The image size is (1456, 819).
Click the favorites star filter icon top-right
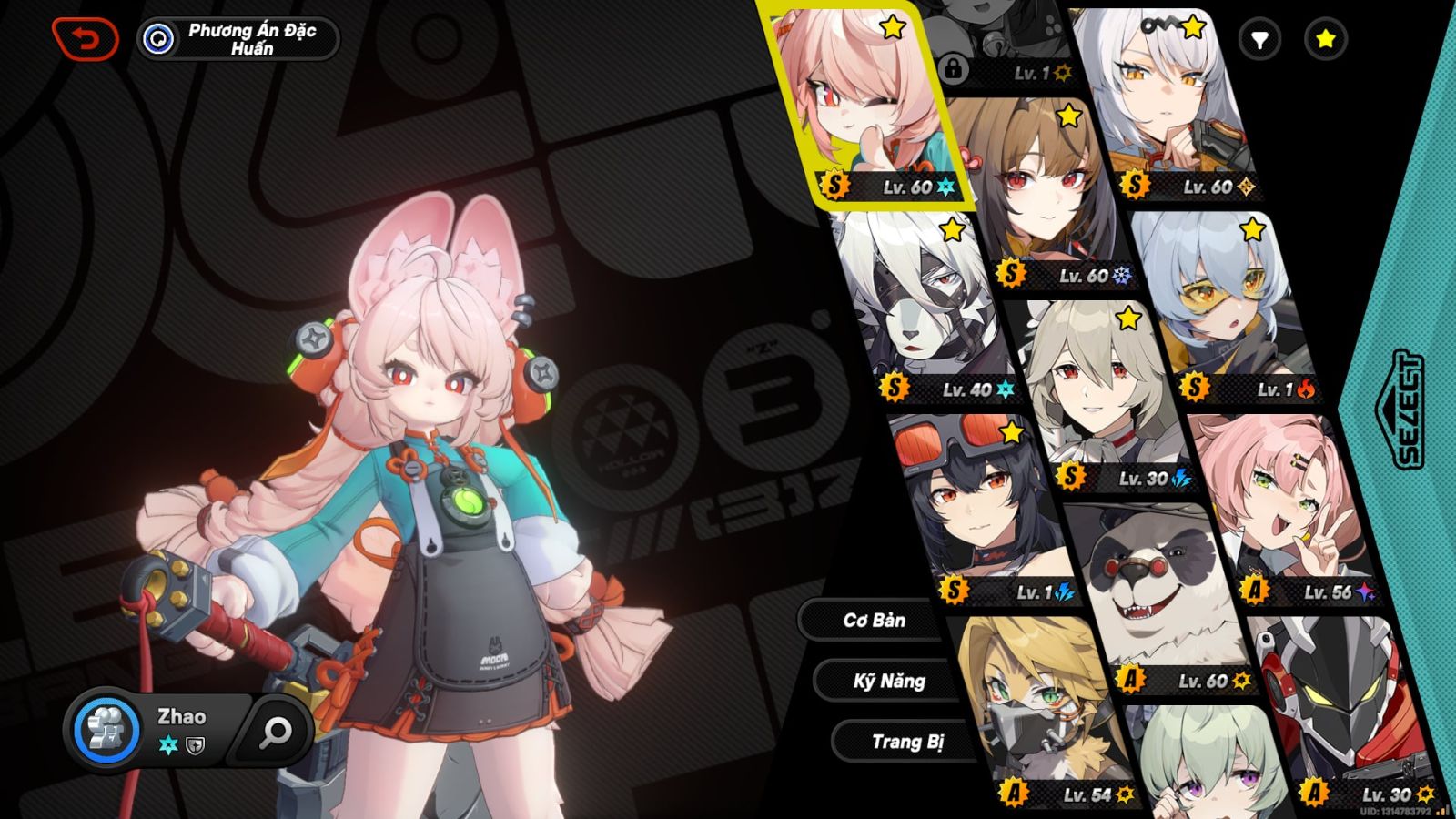[1325, 40]
